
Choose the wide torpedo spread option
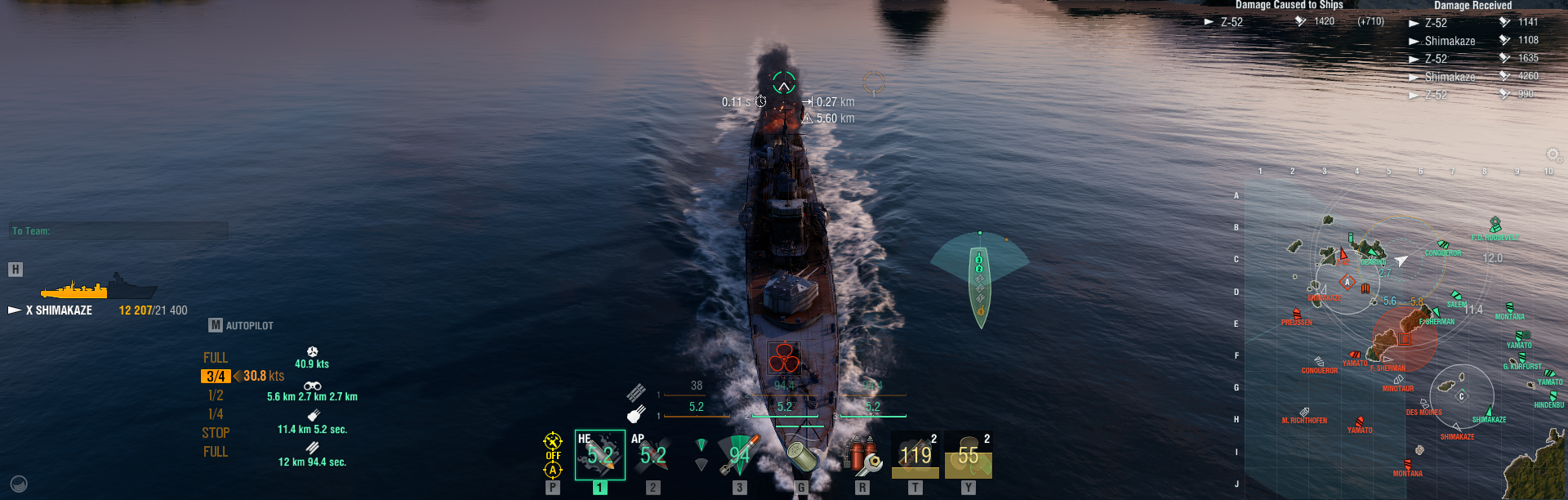coord(701,464)
